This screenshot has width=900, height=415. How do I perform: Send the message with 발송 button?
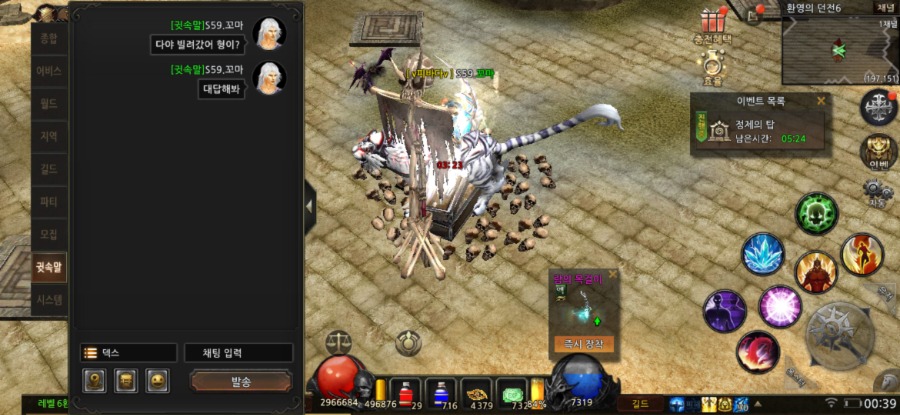click(x=240, y=382)
